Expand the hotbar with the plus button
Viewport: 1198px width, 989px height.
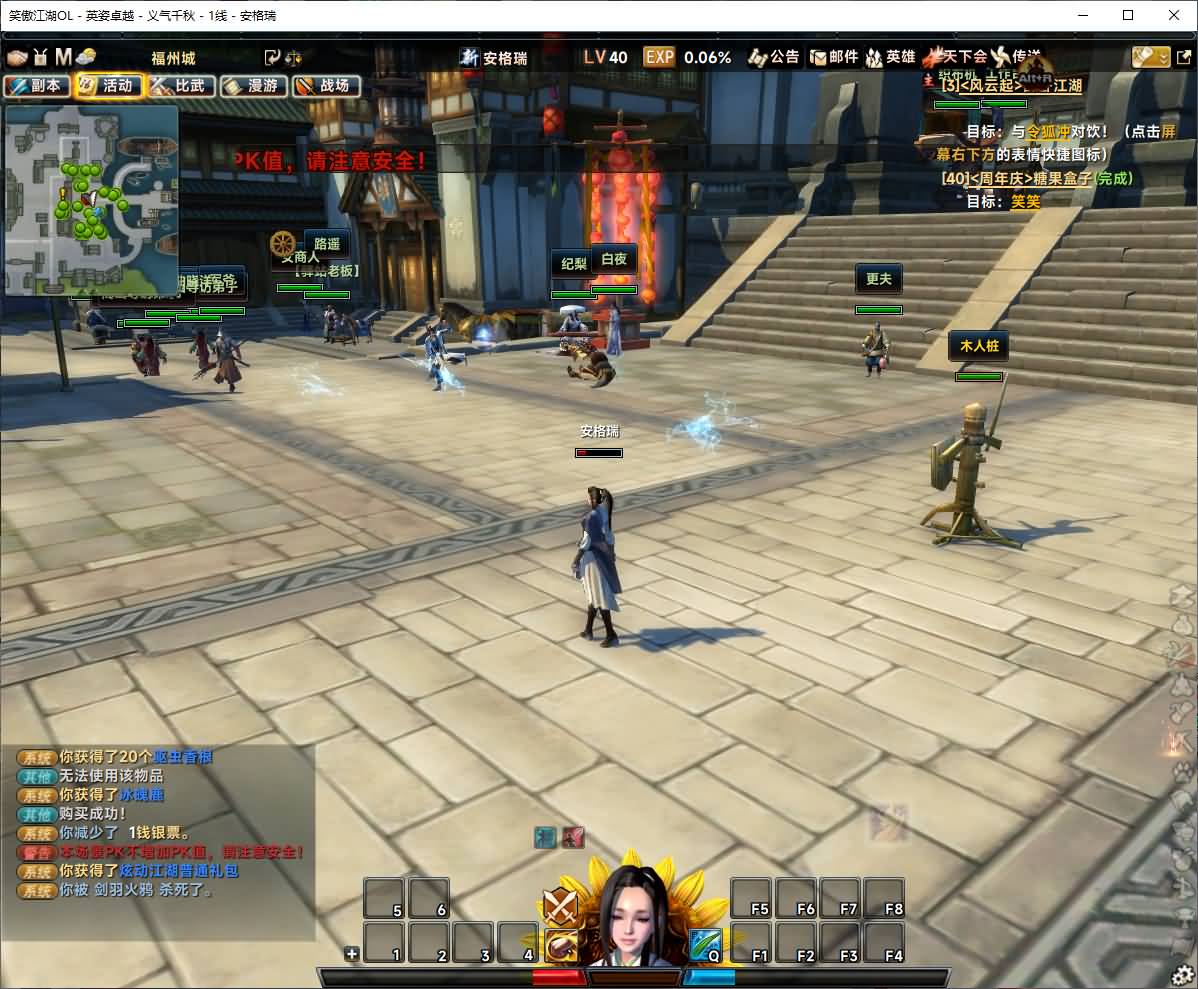tap(351, 953)
